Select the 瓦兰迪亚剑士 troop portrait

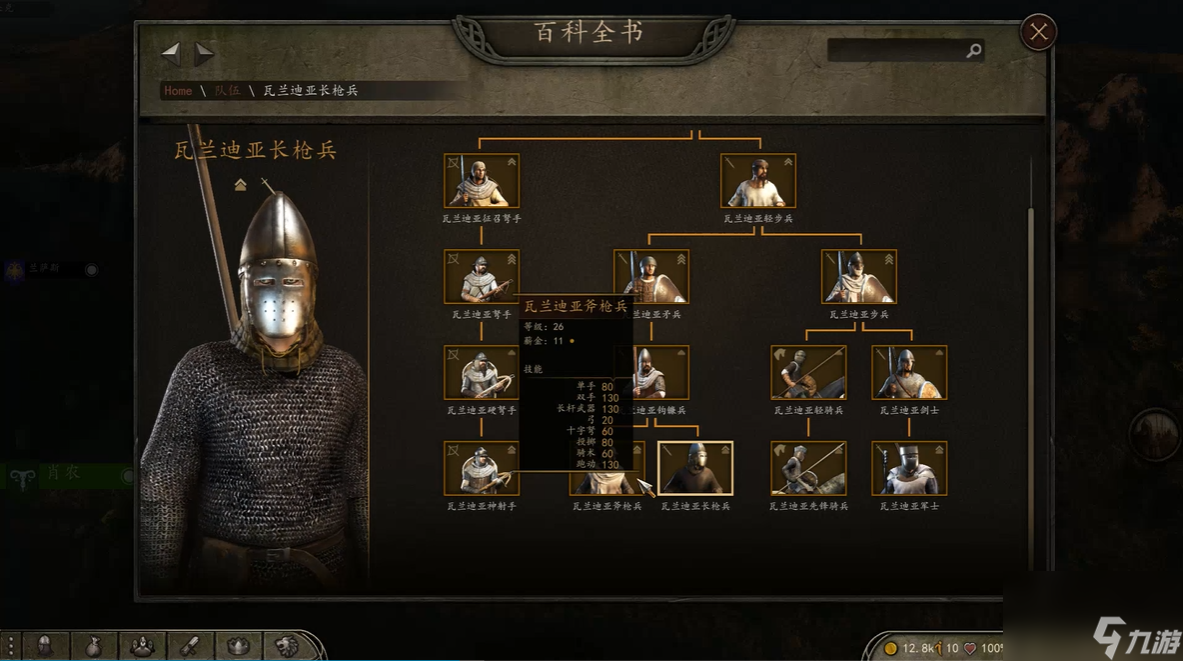pos(908,373)
